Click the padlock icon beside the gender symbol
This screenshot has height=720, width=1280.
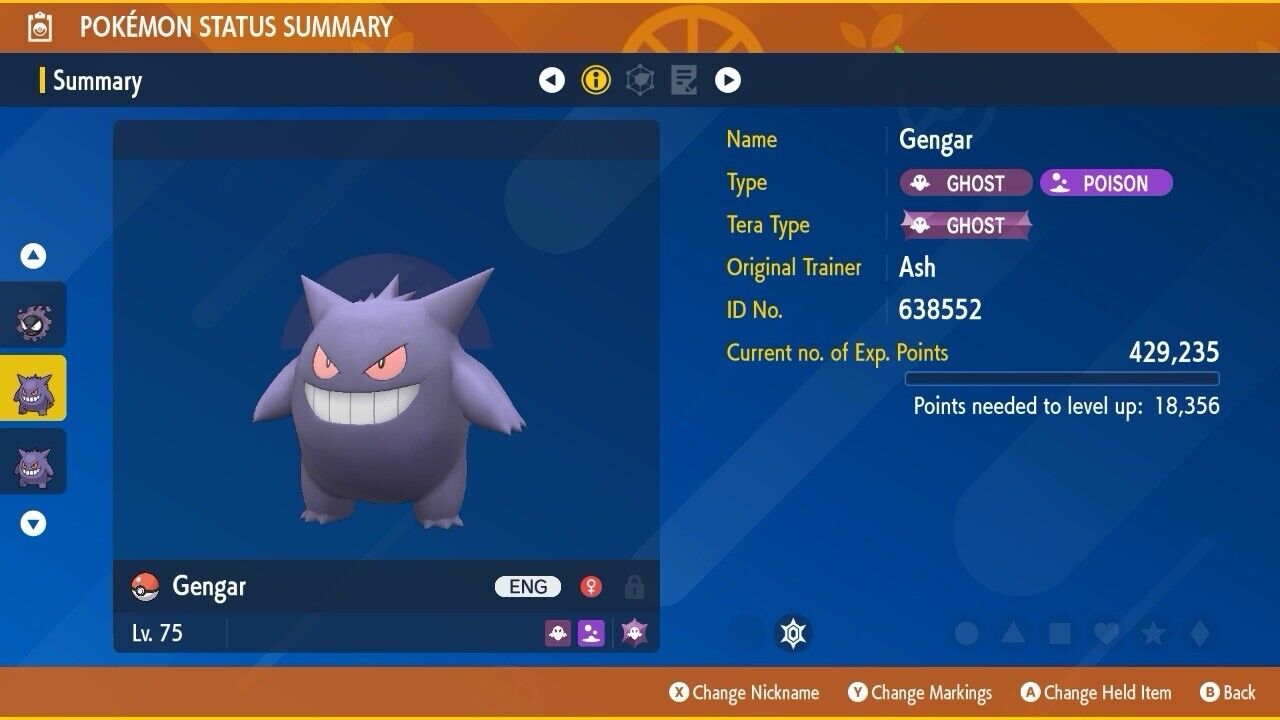(634, 586)
